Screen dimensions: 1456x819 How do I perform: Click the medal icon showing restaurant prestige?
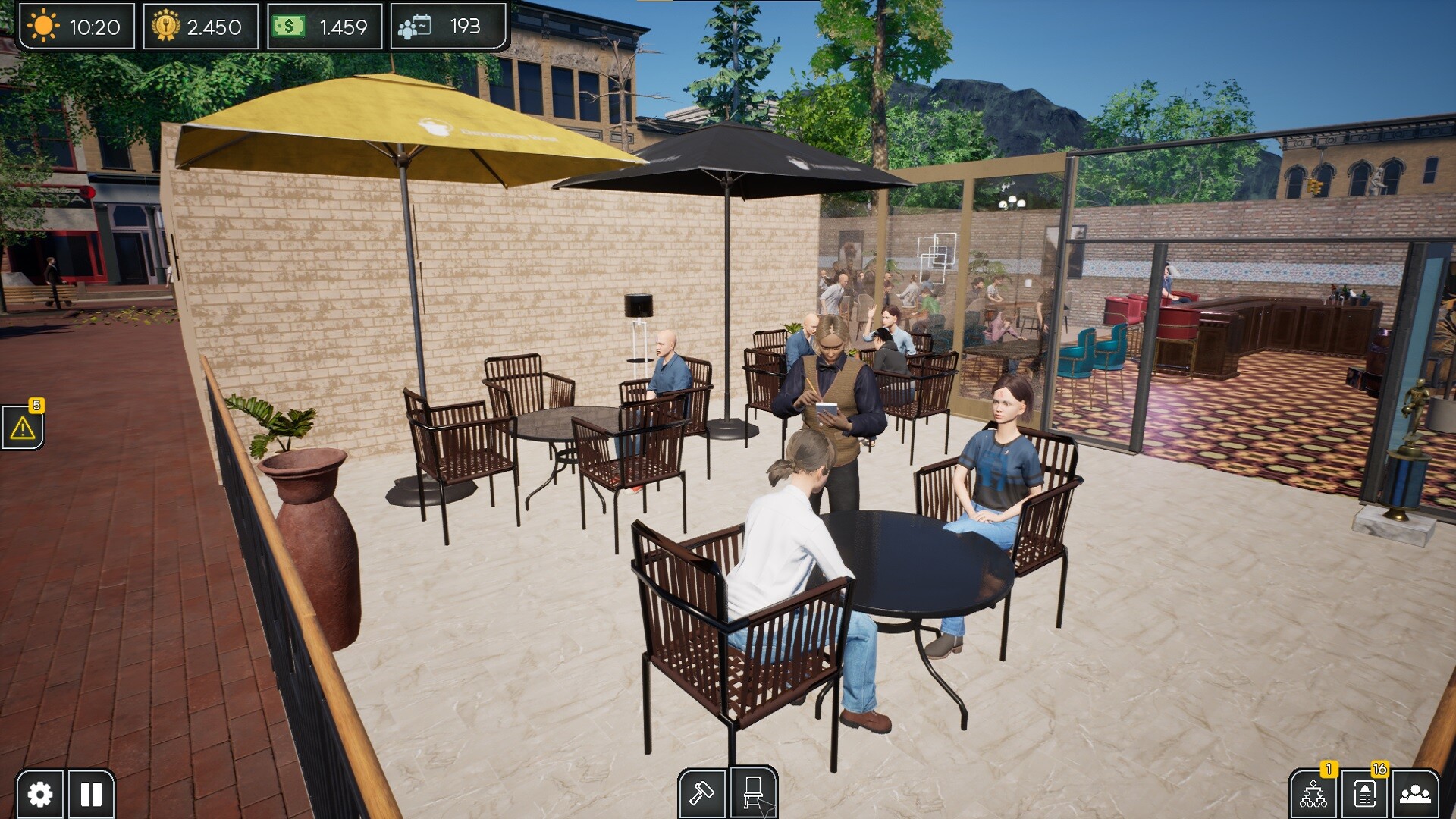click(168, 25)
